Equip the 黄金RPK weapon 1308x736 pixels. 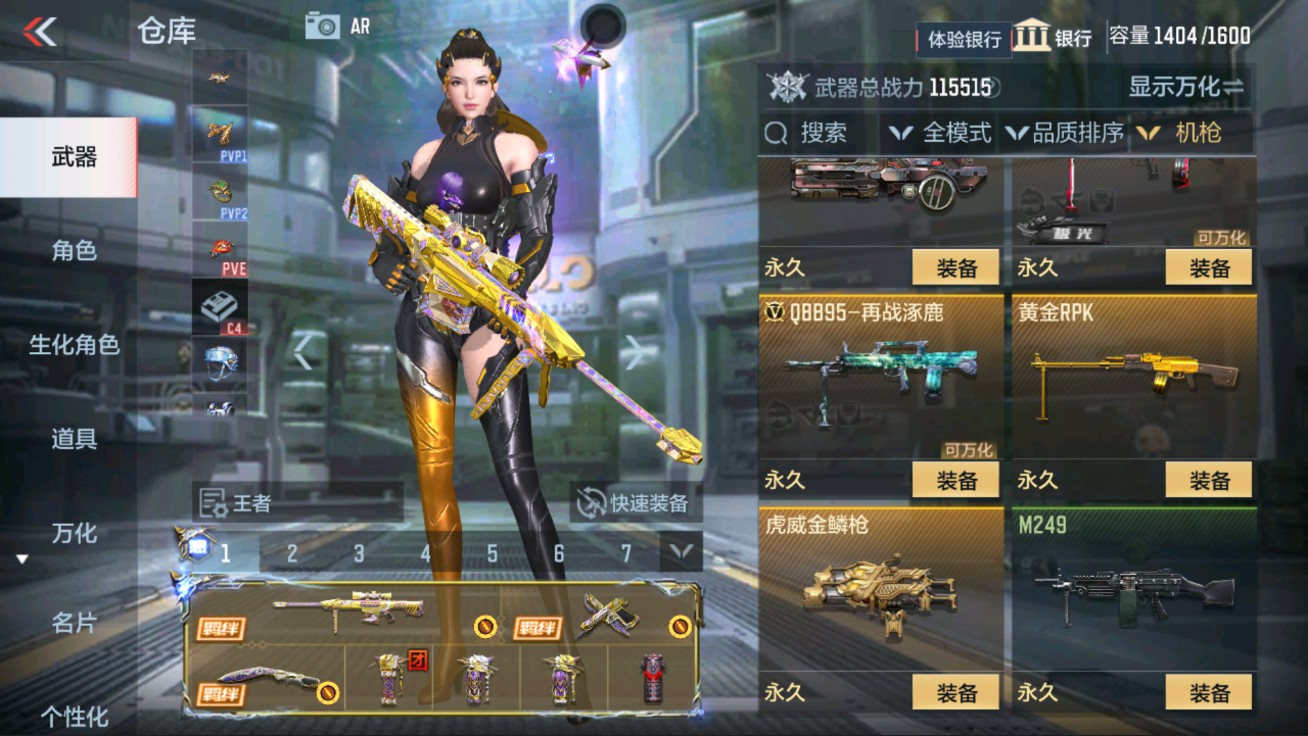pos(1209,480)
